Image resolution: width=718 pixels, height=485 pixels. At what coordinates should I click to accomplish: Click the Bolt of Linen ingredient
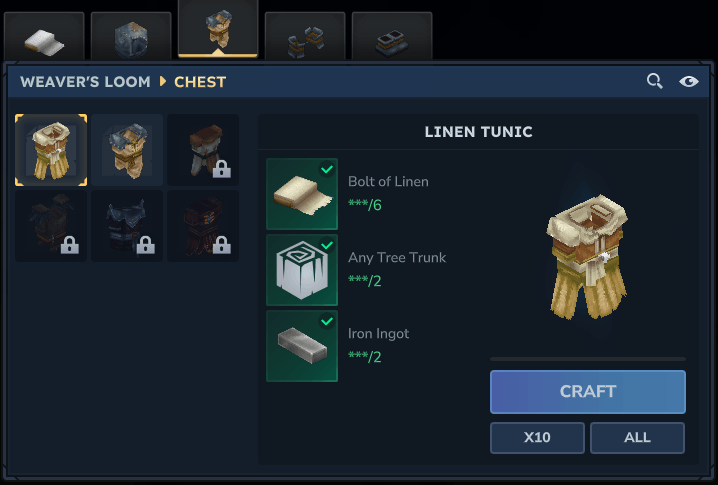[302, 194]
